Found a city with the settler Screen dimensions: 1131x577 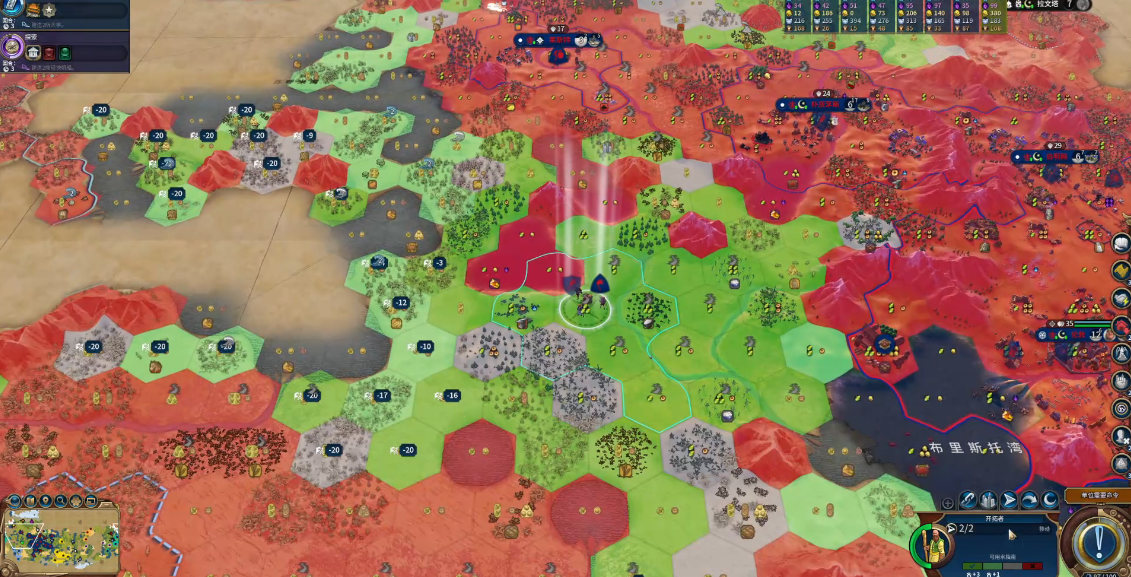tap(988, 500)
